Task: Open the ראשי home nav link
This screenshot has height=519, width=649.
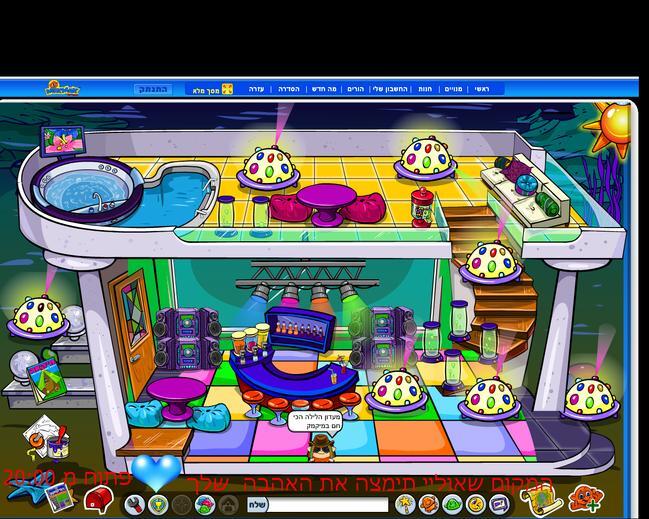Action: click(x=481, y=89)
